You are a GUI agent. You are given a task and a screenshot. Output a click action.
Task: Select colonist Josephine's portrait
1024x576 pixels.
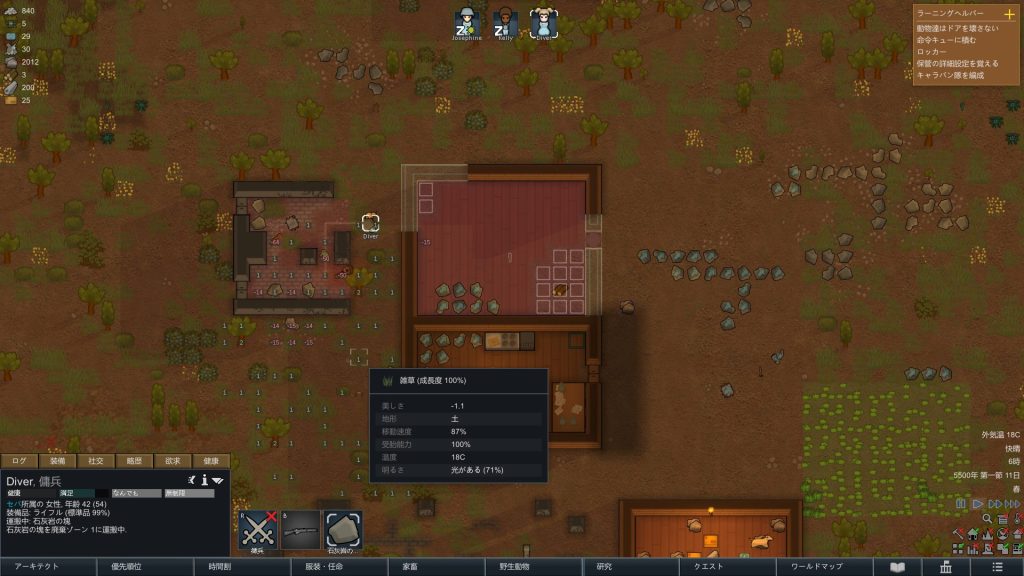click(466, 22)
